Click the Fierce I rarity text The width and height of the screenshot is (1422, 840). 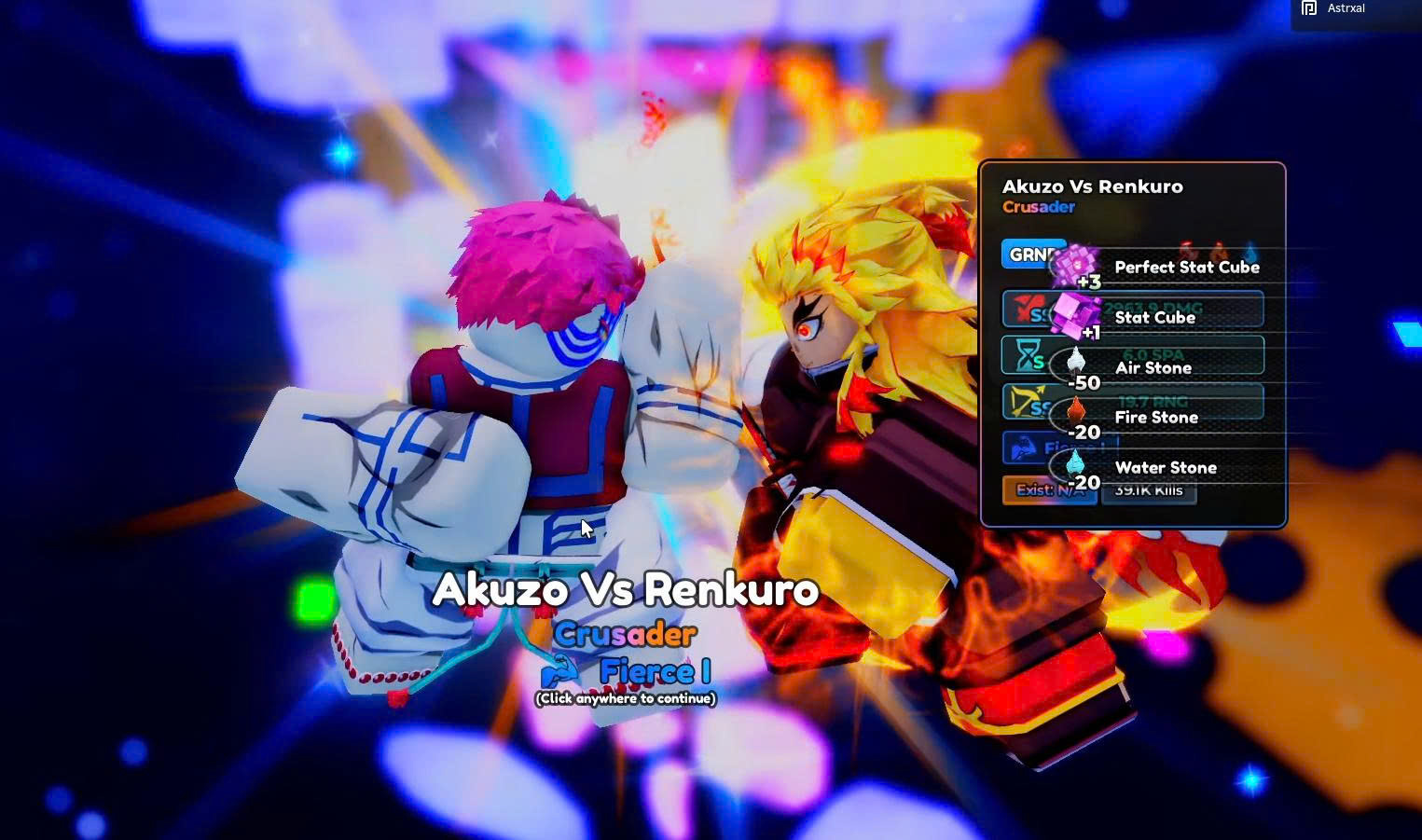point(656,671)
